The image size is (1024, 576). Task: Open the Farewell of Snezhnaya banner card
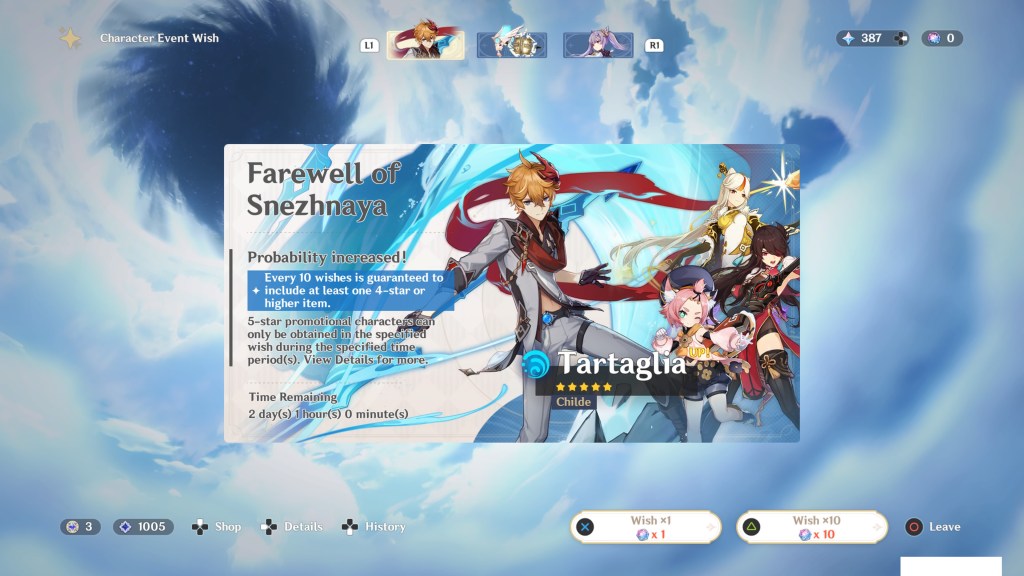pos(511,293)
